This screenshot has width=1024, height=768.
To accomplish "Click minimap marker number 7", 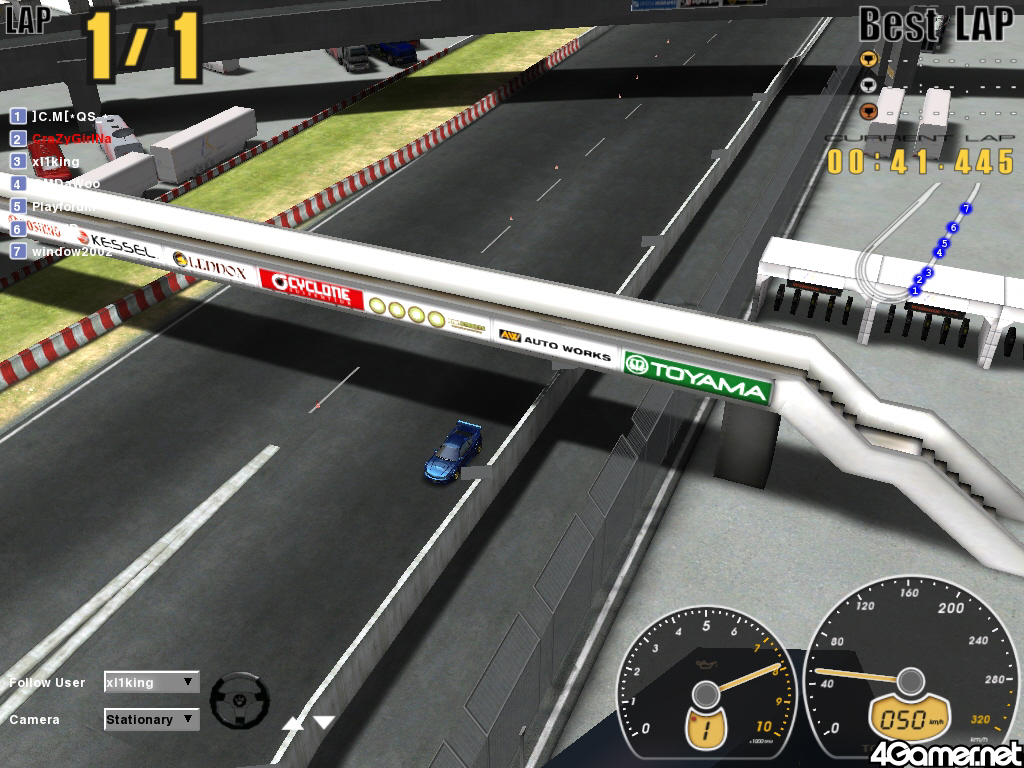I will click(965, 208).
